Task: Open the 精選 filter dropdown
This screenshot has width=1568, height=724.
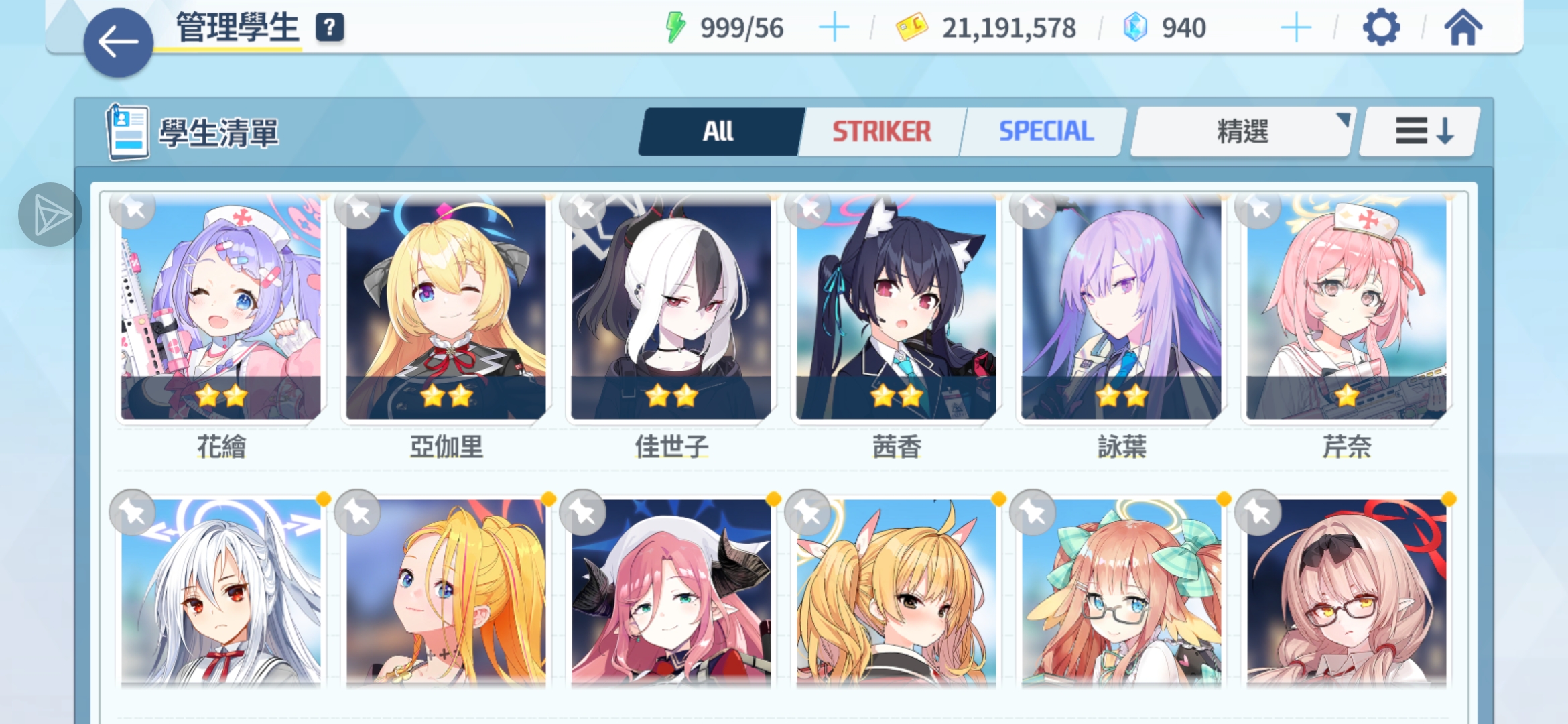Action: (x=1243, y=132)
